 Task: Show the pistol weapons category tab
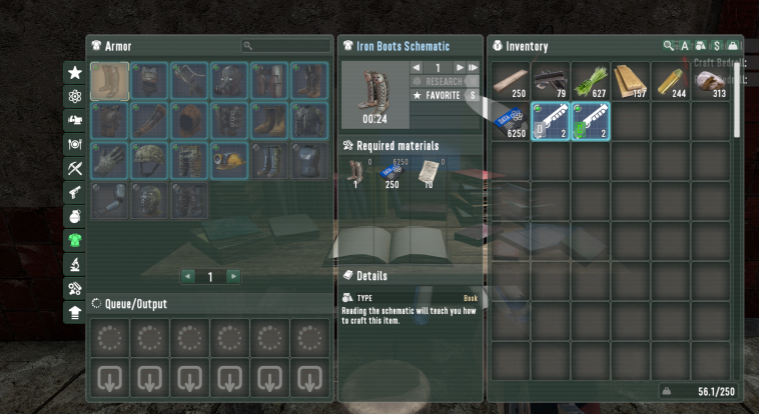75,193
